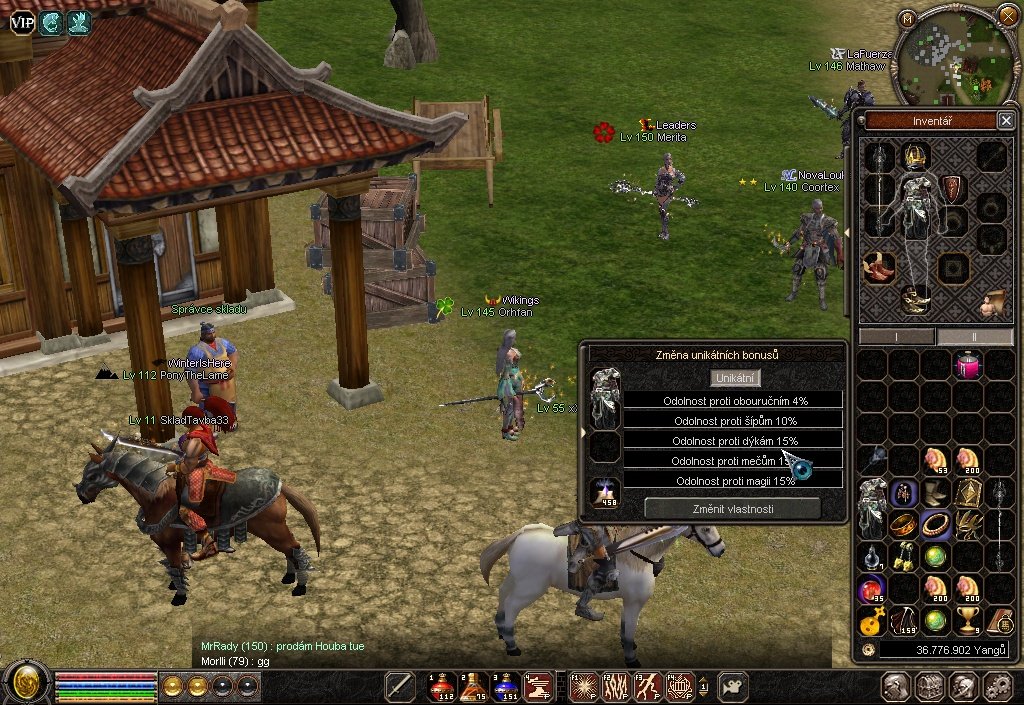
Task: Select the pink potion jar in inventory
Action: point(967,364)
